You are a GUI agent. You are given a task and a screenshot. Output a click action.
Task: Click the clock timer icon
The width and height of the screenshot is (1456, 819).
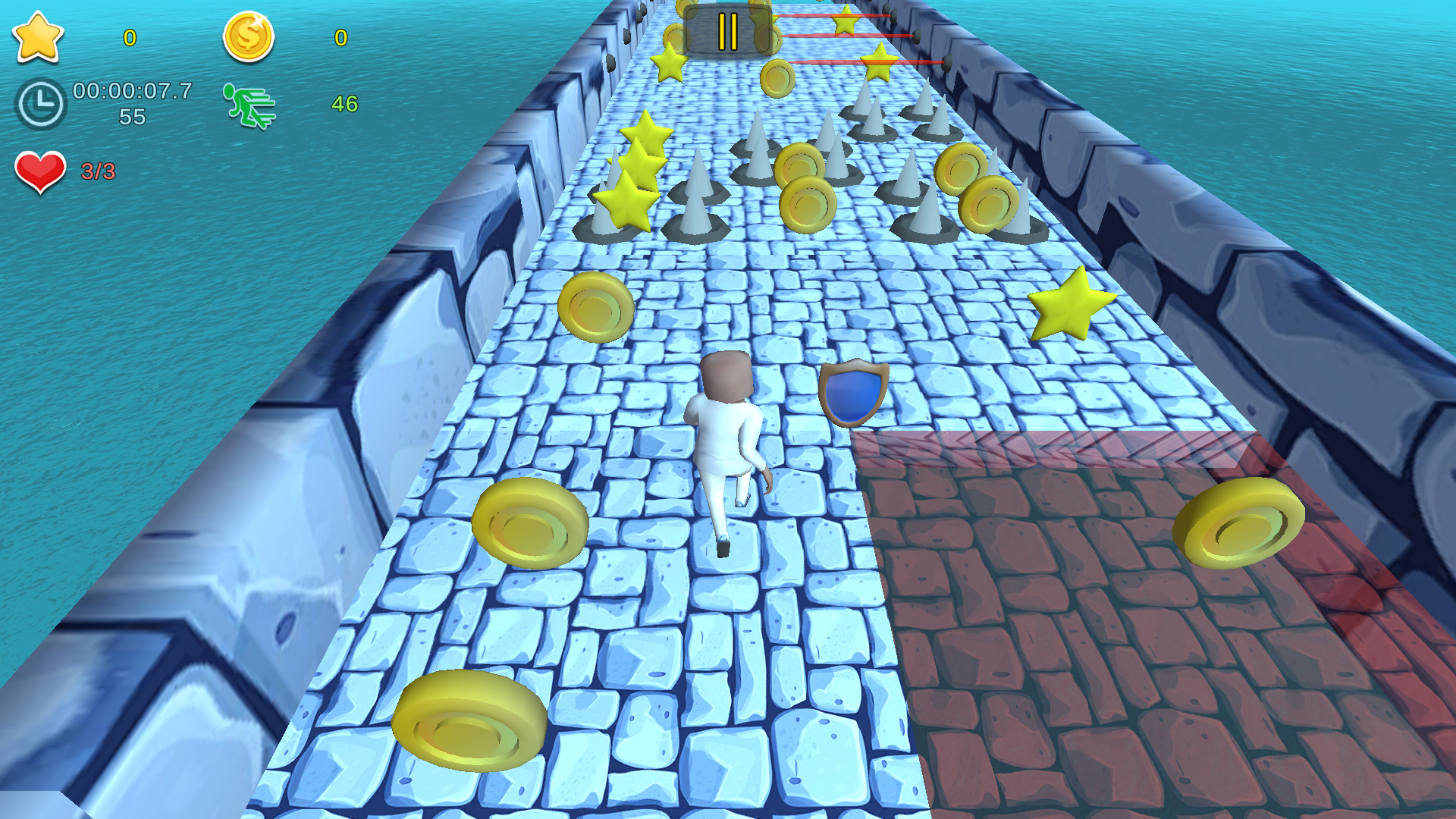pos(42,102)
